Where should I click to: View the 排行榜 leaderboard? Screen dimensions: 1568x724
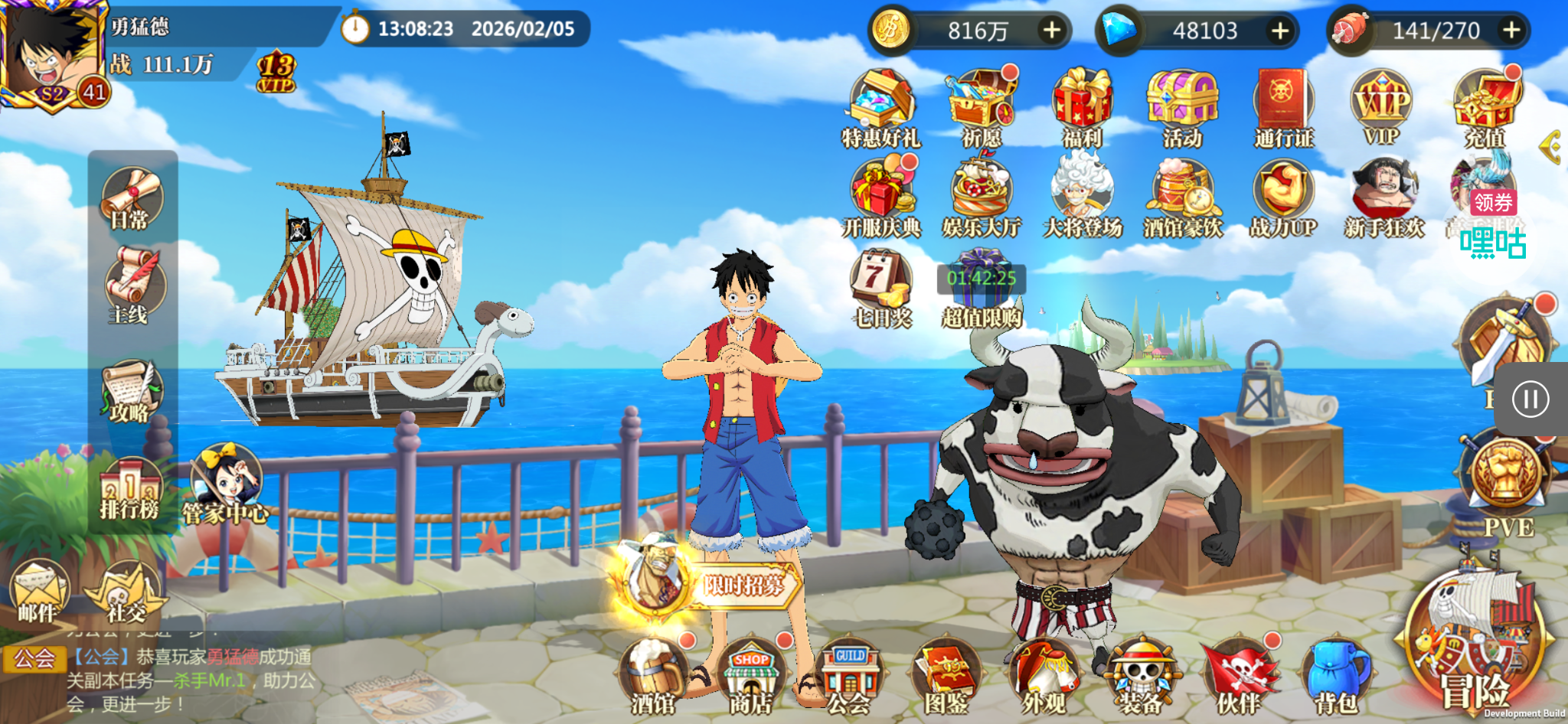pos(129,488)
